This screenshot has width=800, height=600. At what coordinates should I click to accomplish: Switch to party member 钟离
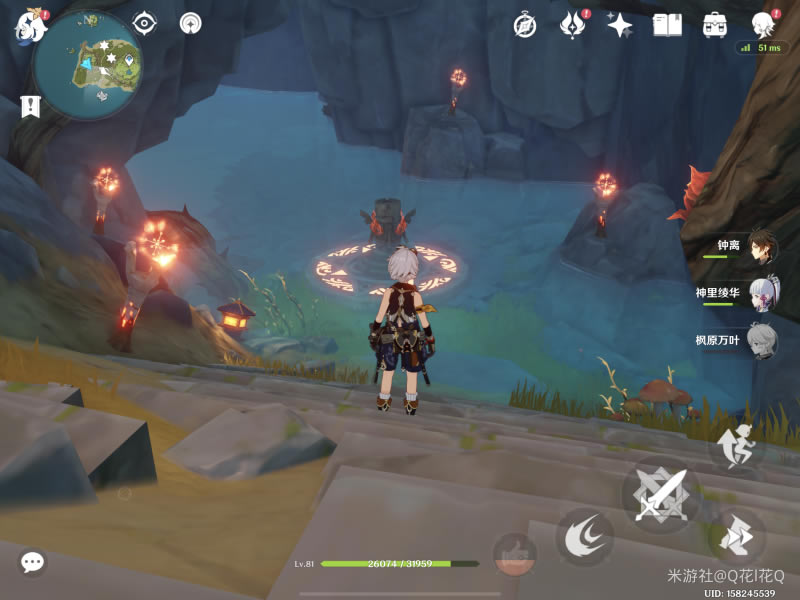tap(762, 246)
